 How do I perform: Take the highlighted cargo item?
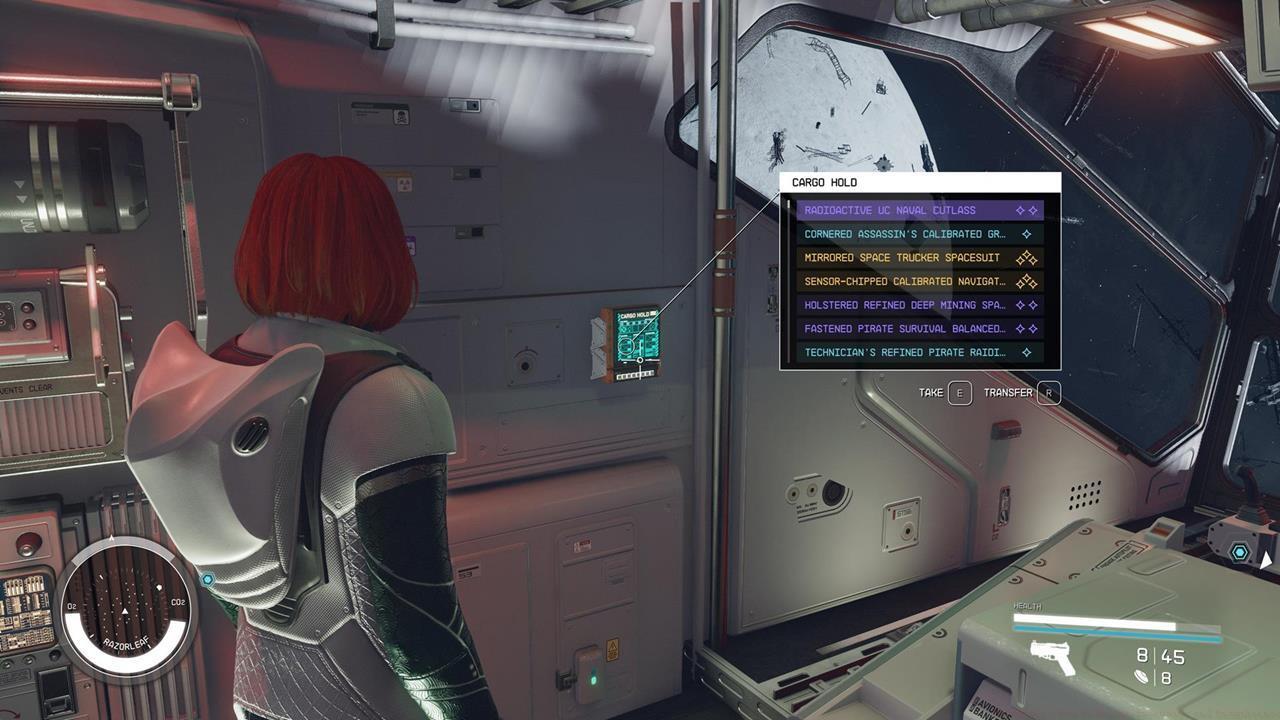(959, 393)
